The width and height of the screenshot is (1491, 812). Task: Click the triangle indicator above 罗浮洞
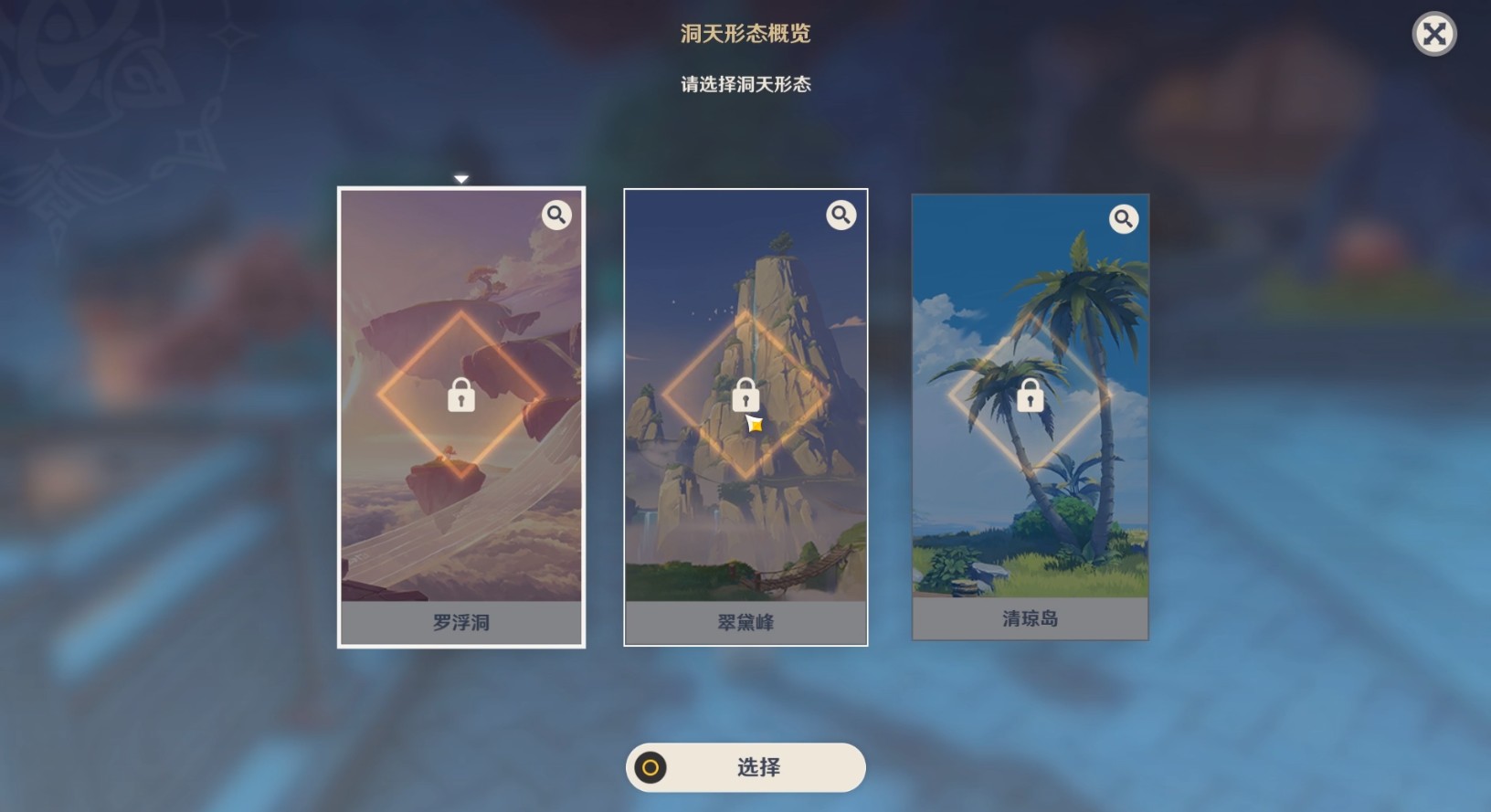coord(461,179)
